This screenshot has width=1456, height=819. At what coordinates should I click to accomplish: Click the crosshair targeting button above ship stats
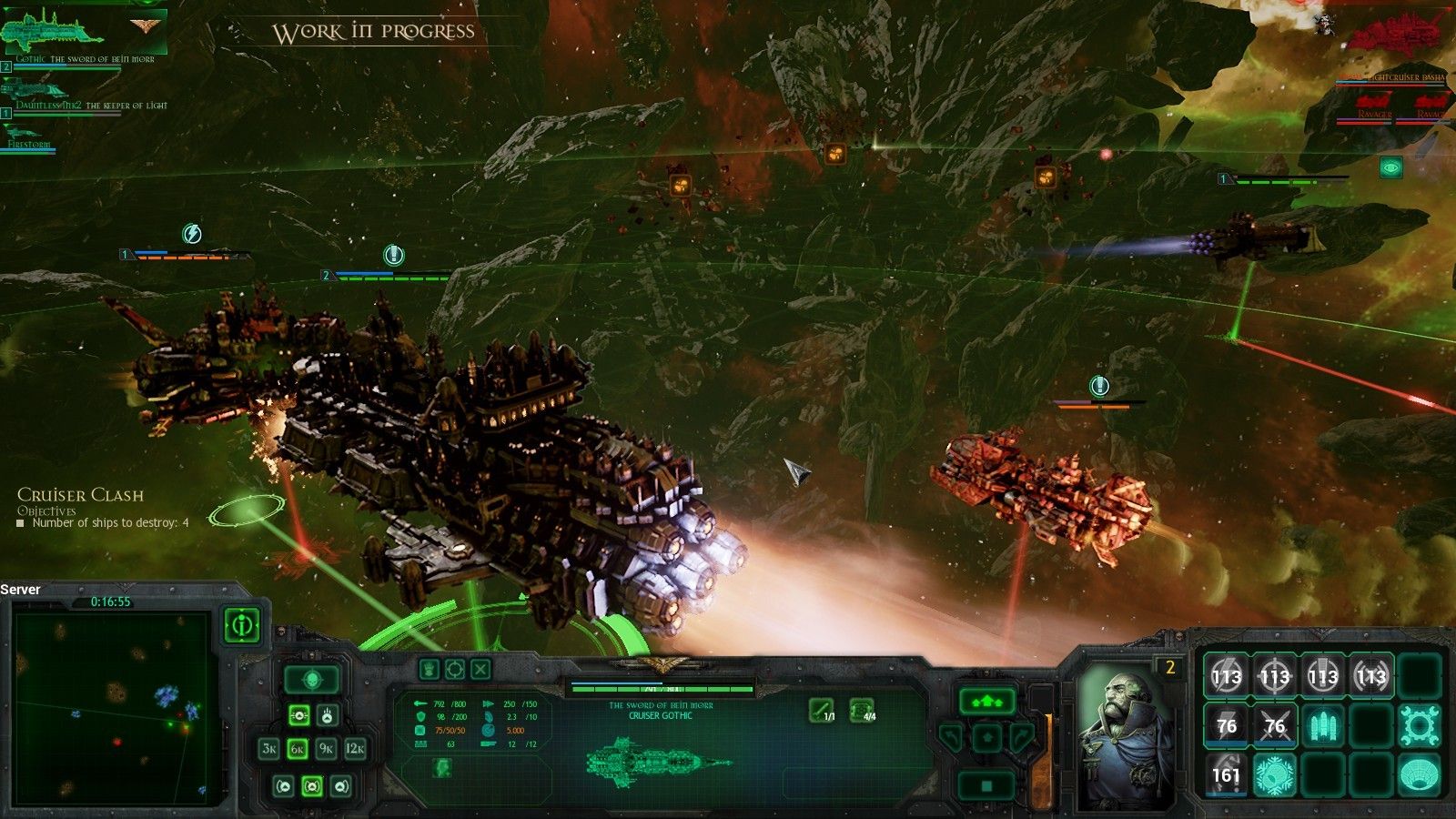454,670
